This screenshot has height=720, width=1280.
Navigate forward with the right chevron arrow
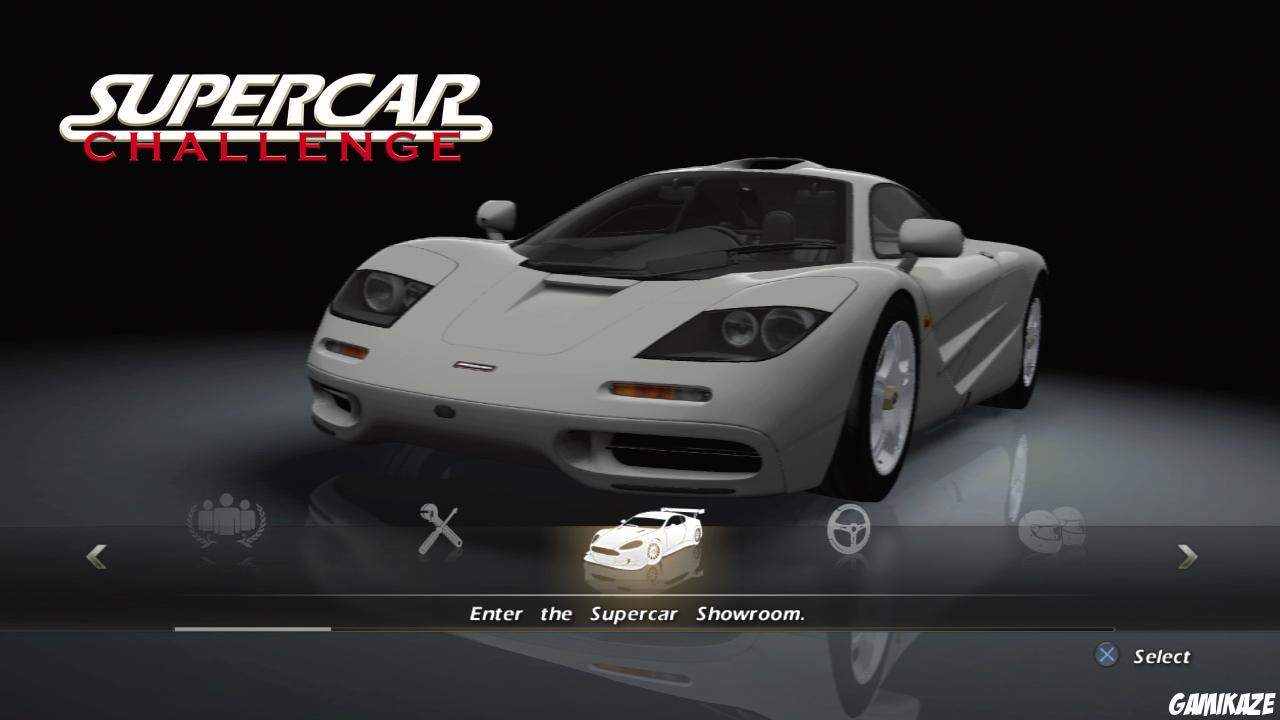click(1185, 556)
